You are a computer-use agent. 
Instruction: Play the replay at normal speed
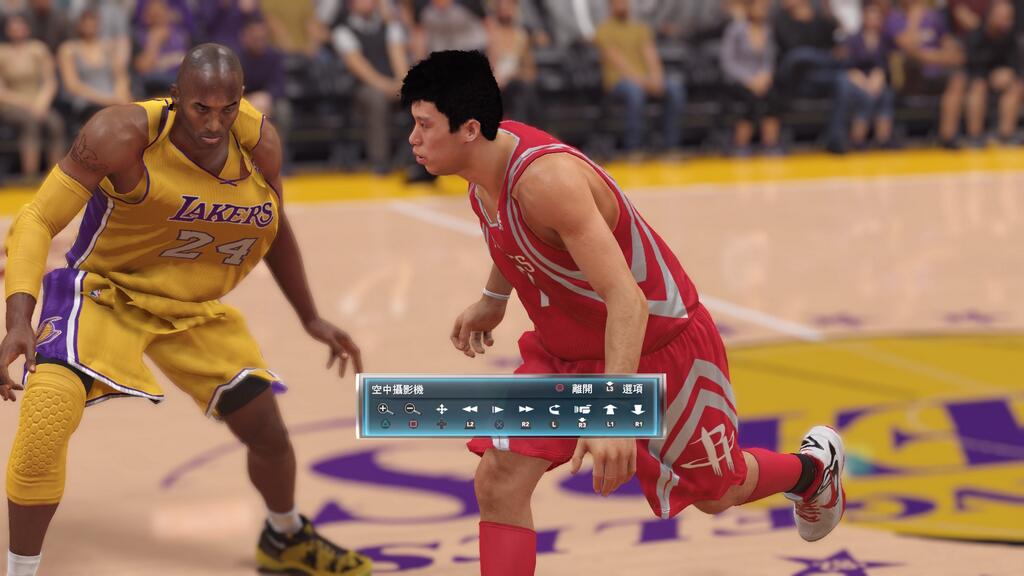[x=497, y=409]
